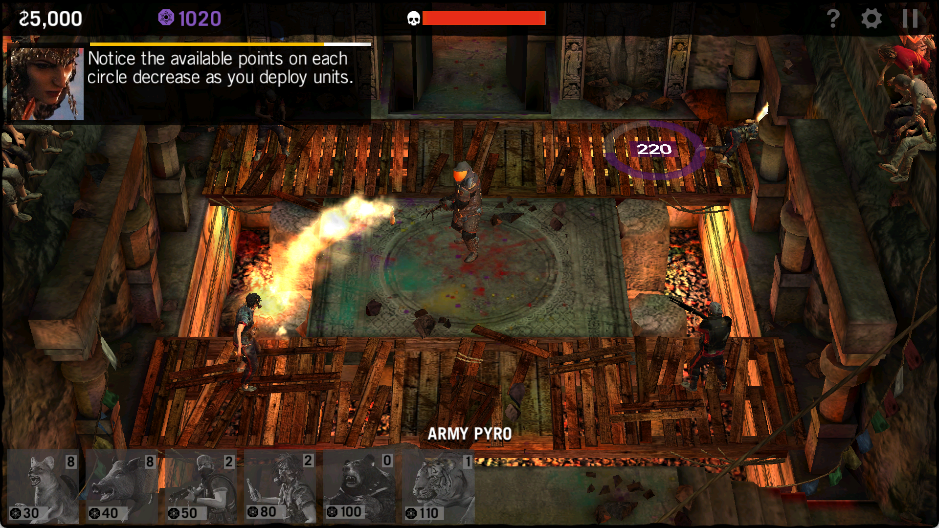
Task: Click the purple deploy circle showing 220
Action: (x=654, y=150)
